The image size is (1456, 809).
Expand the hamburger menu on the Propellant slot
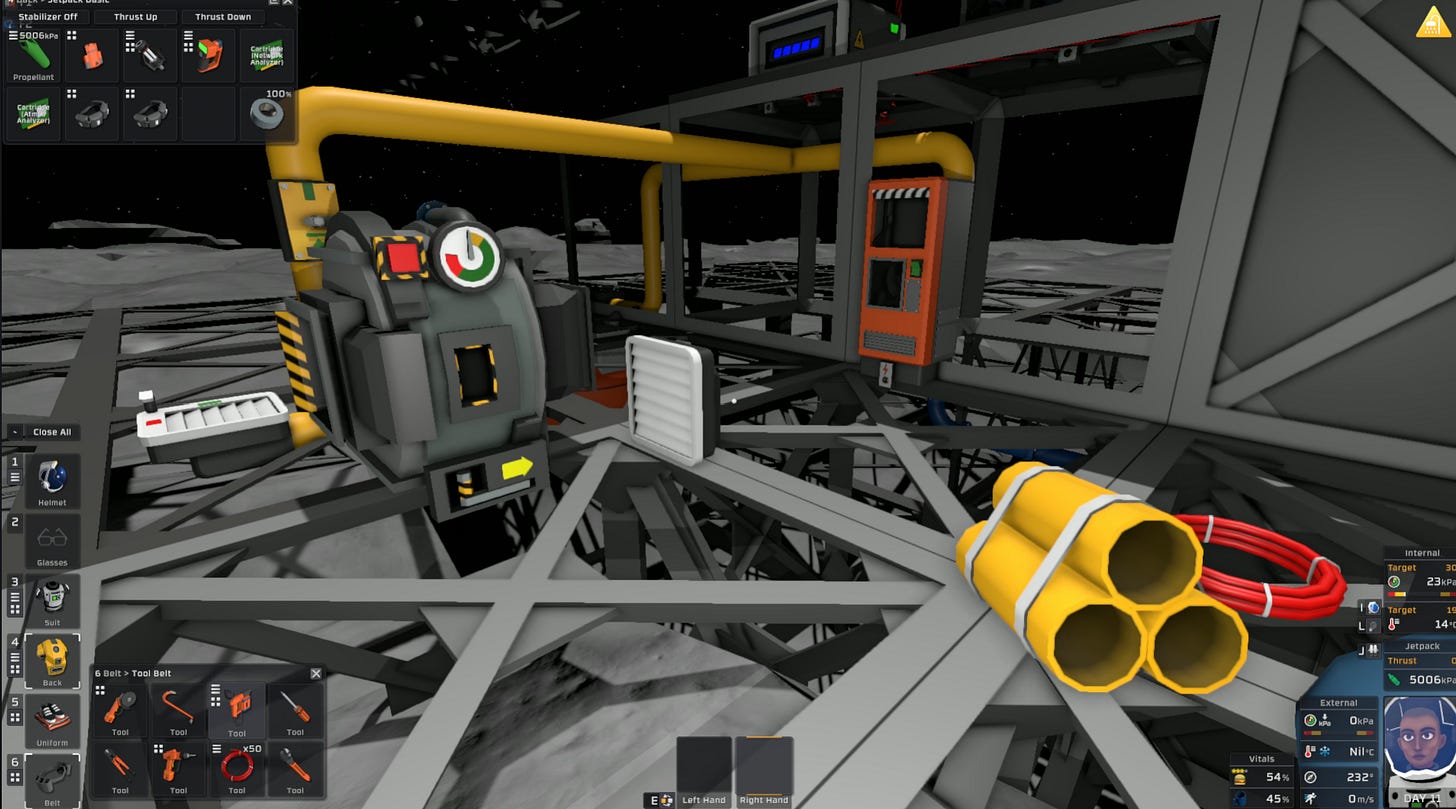pos(12,36)
